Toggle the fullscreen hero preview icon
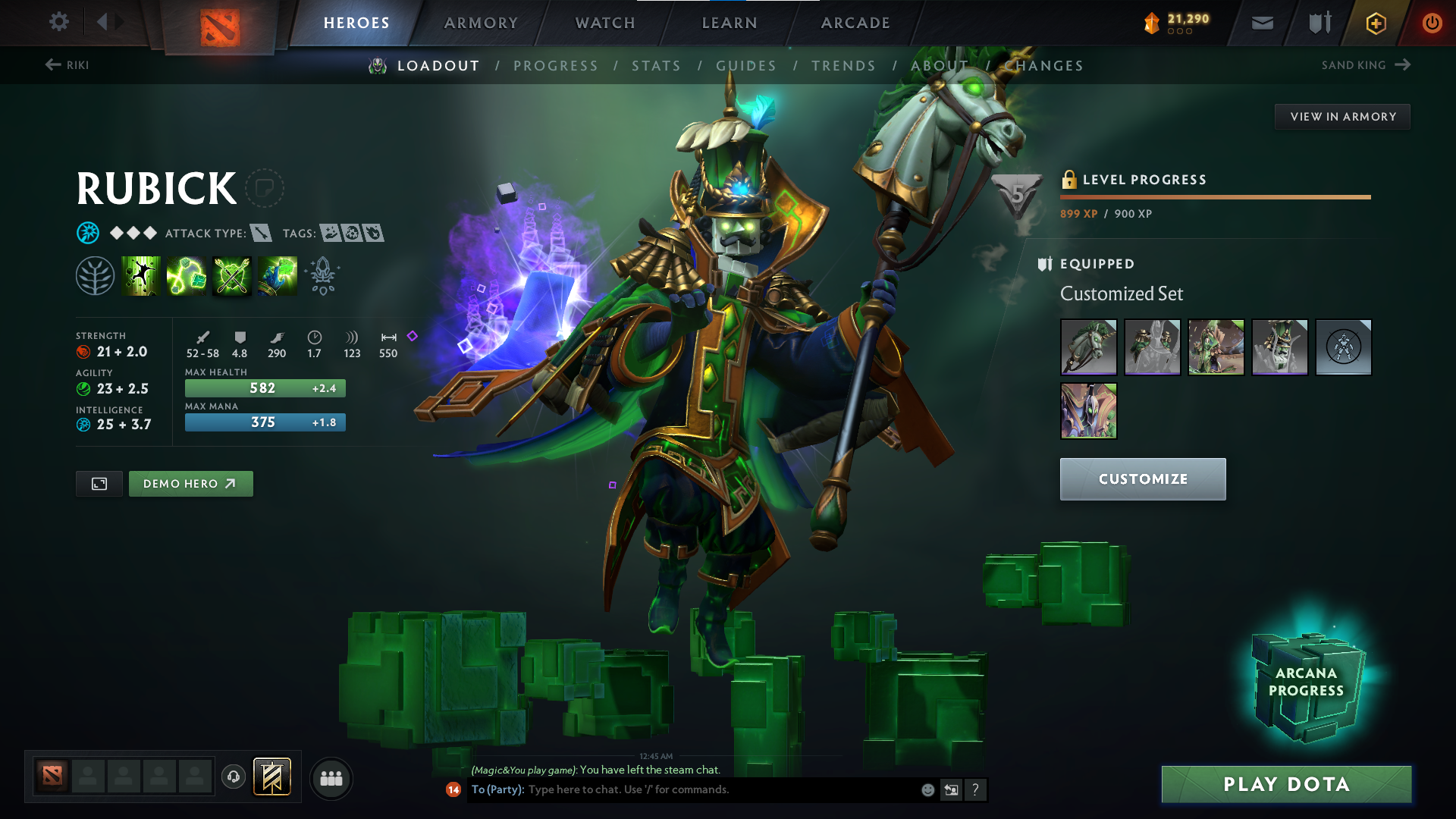 tap(99, 483)
